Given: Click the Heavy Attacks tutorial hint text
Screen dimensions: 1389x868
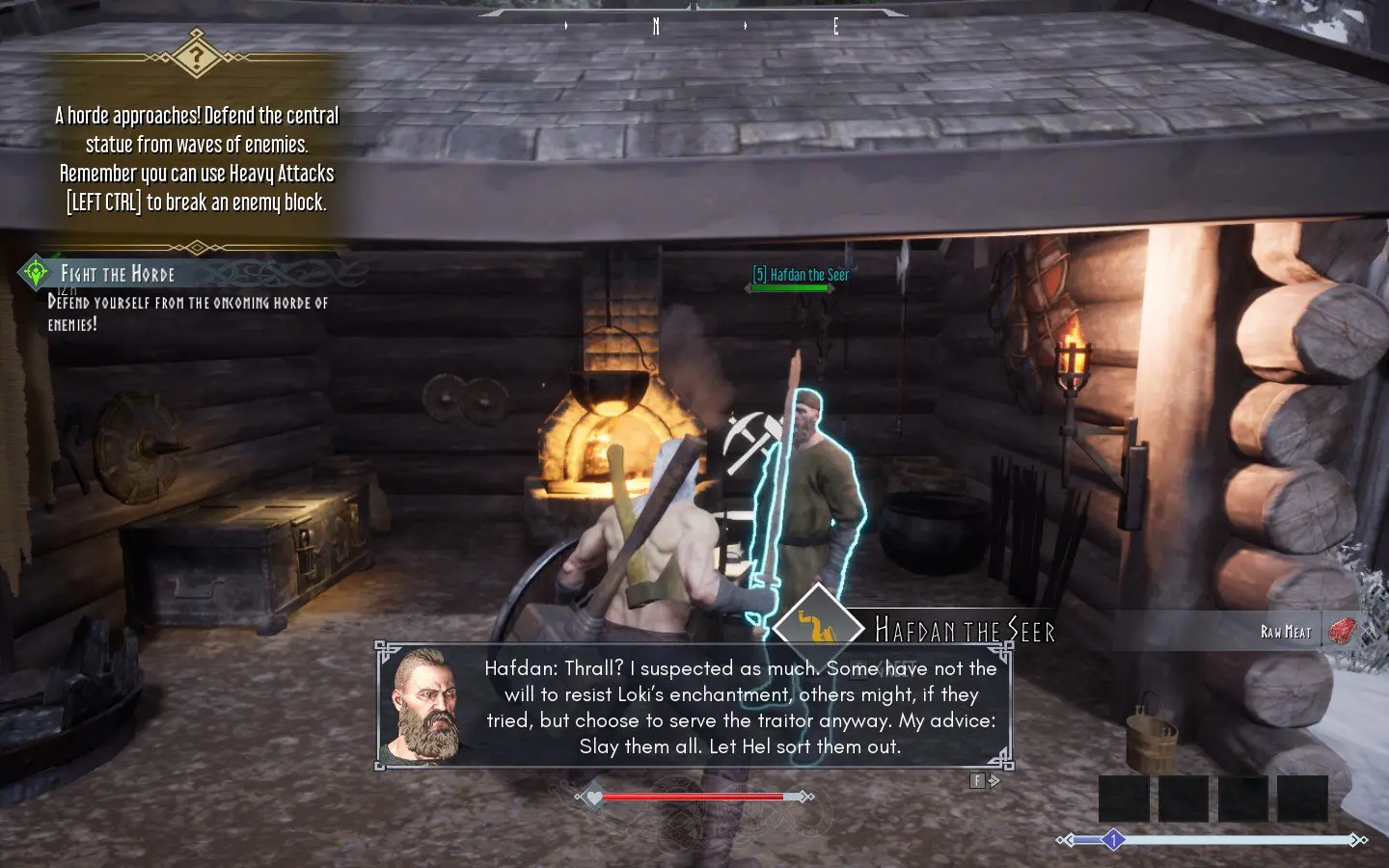Looking at the screenshot, I should point(197,188).
